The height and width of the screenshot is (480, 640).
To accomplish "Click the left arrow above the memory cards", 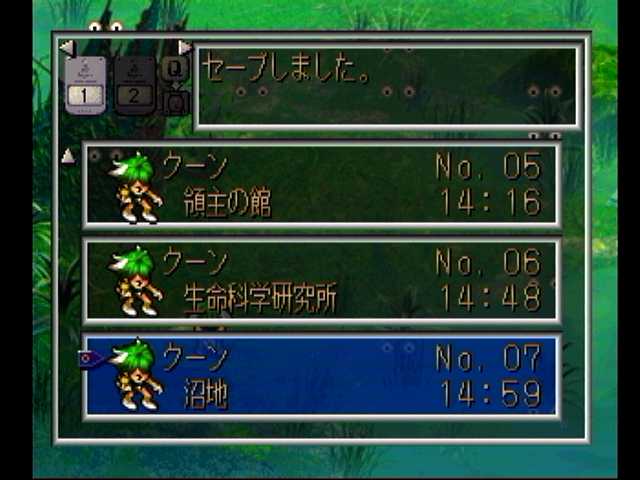I will (x=67, y=47).
